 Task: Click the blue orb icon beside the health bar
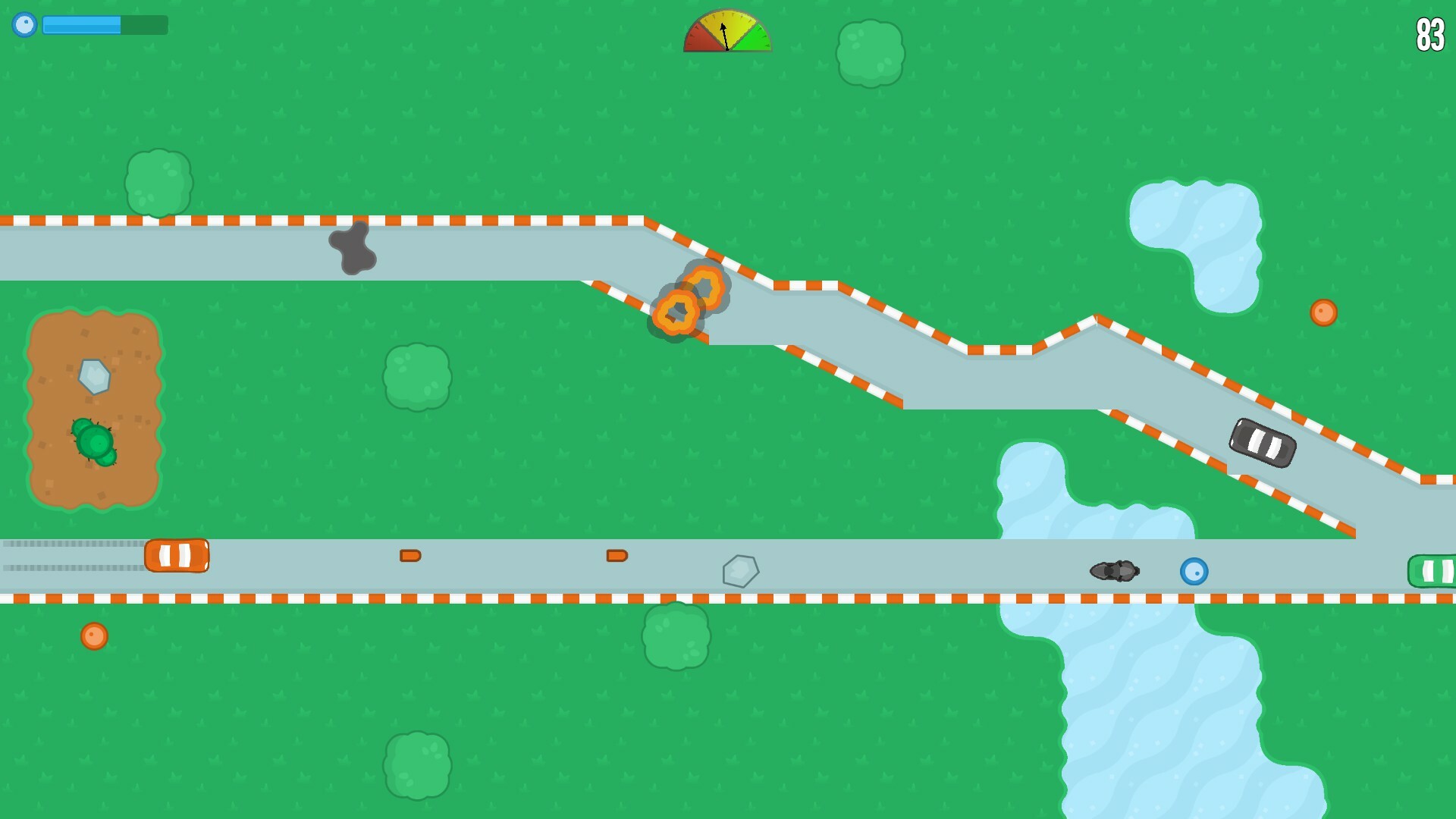point(25,25)
